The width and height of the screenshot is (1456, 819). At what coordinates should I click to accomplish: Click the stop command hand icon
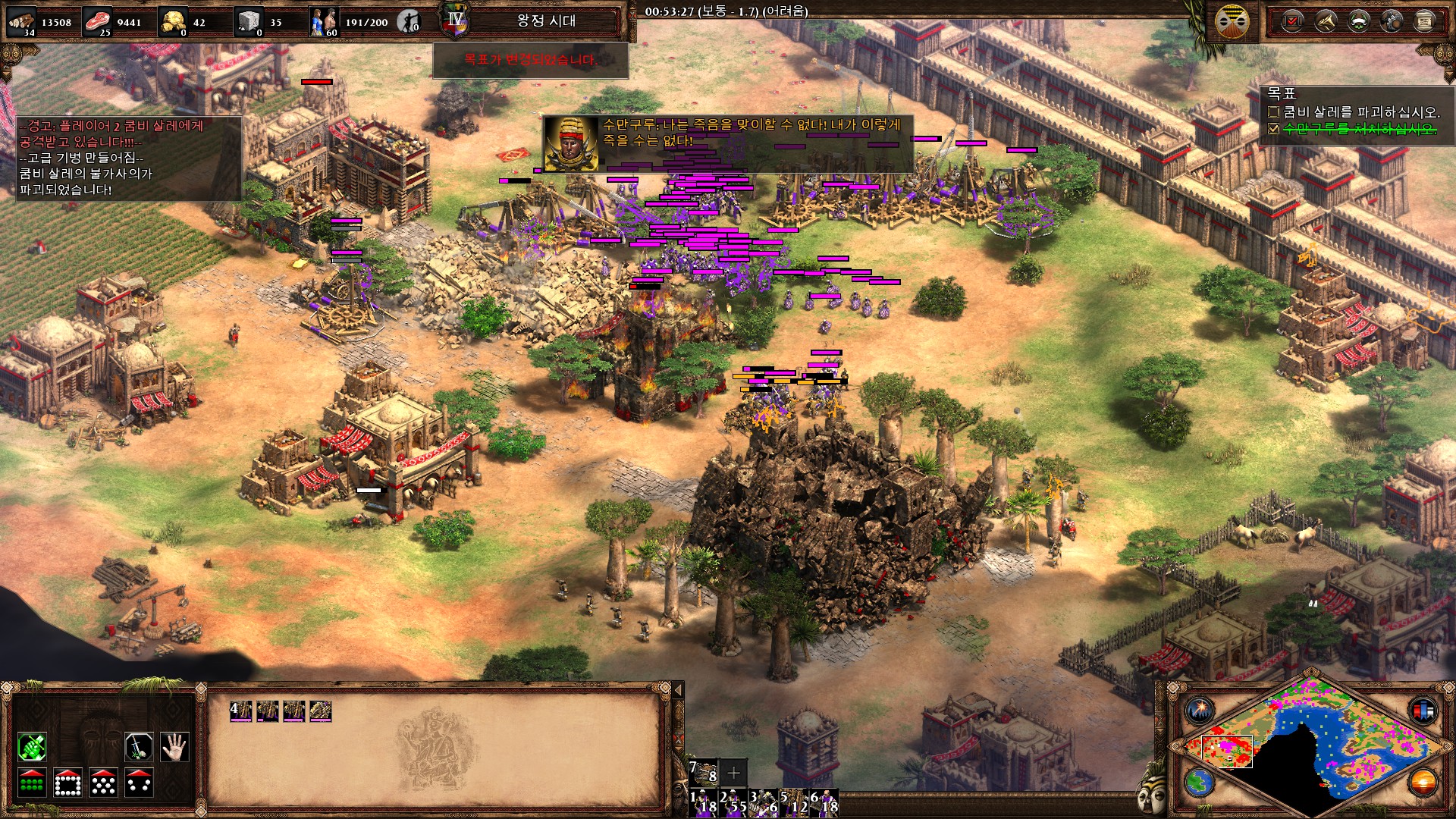point(174,748)
